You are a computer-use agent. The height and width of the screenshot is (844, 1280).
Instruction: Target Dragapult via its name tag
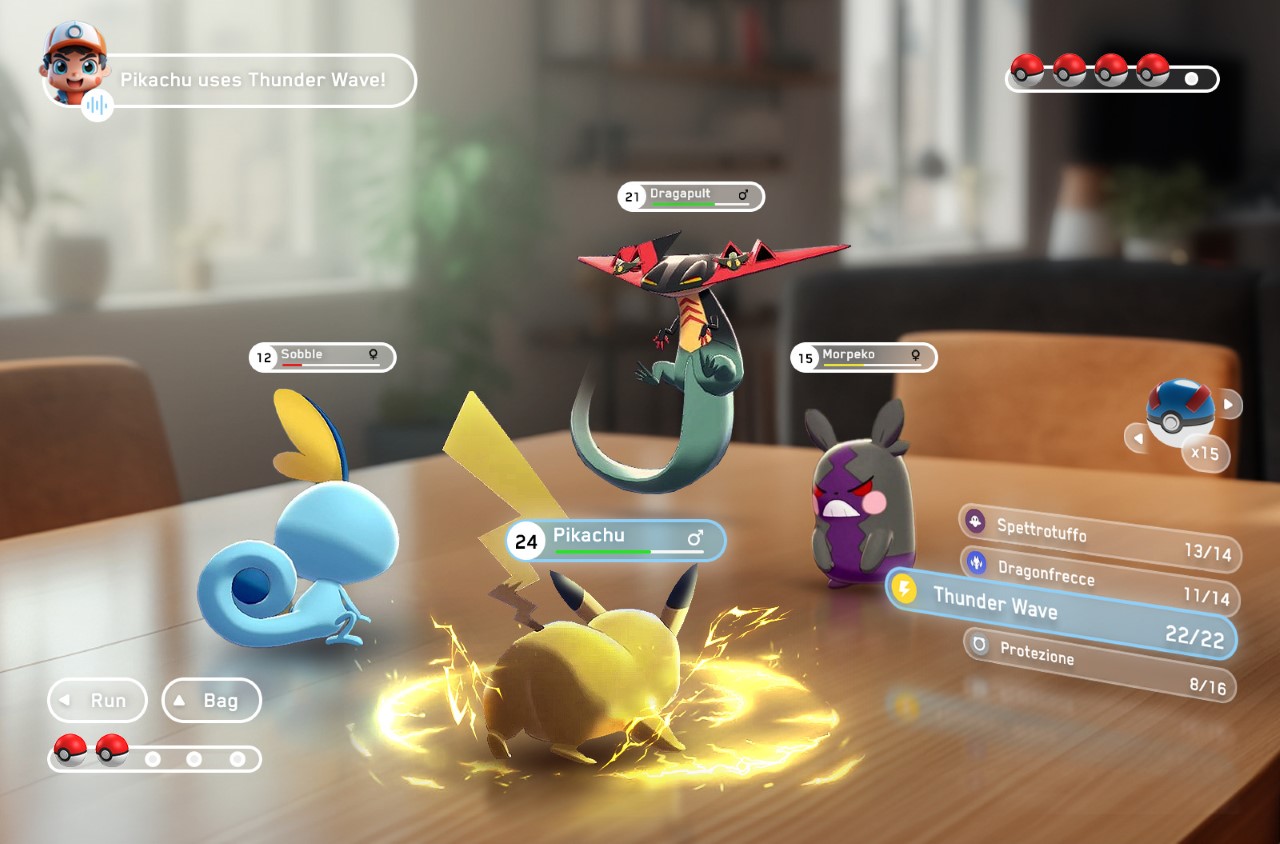pos(691,196)
